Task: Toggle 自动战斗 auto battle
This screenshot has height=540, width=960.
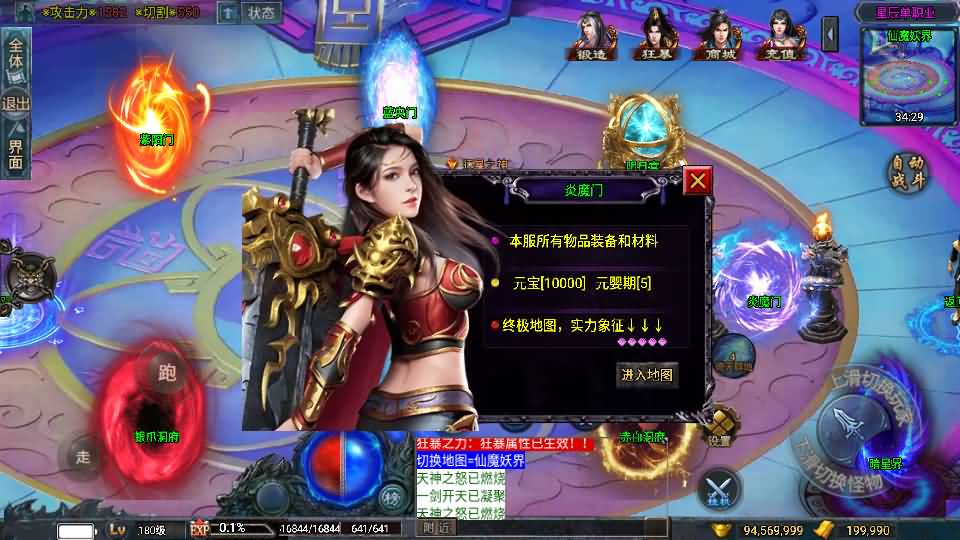Action: coord(908,172)
